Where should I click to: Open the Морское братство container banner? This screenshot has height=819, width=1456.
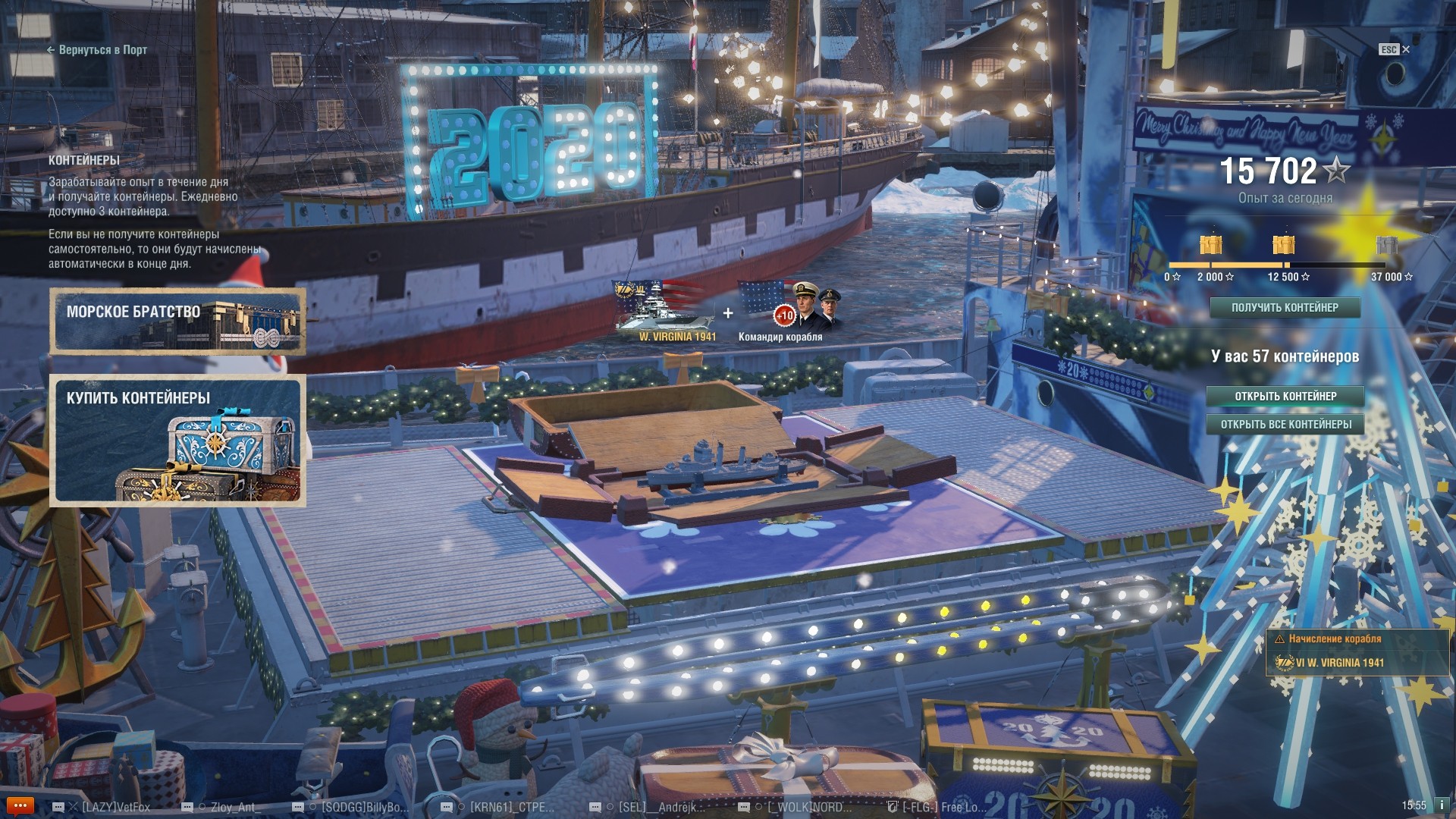(x=177, y=321)
